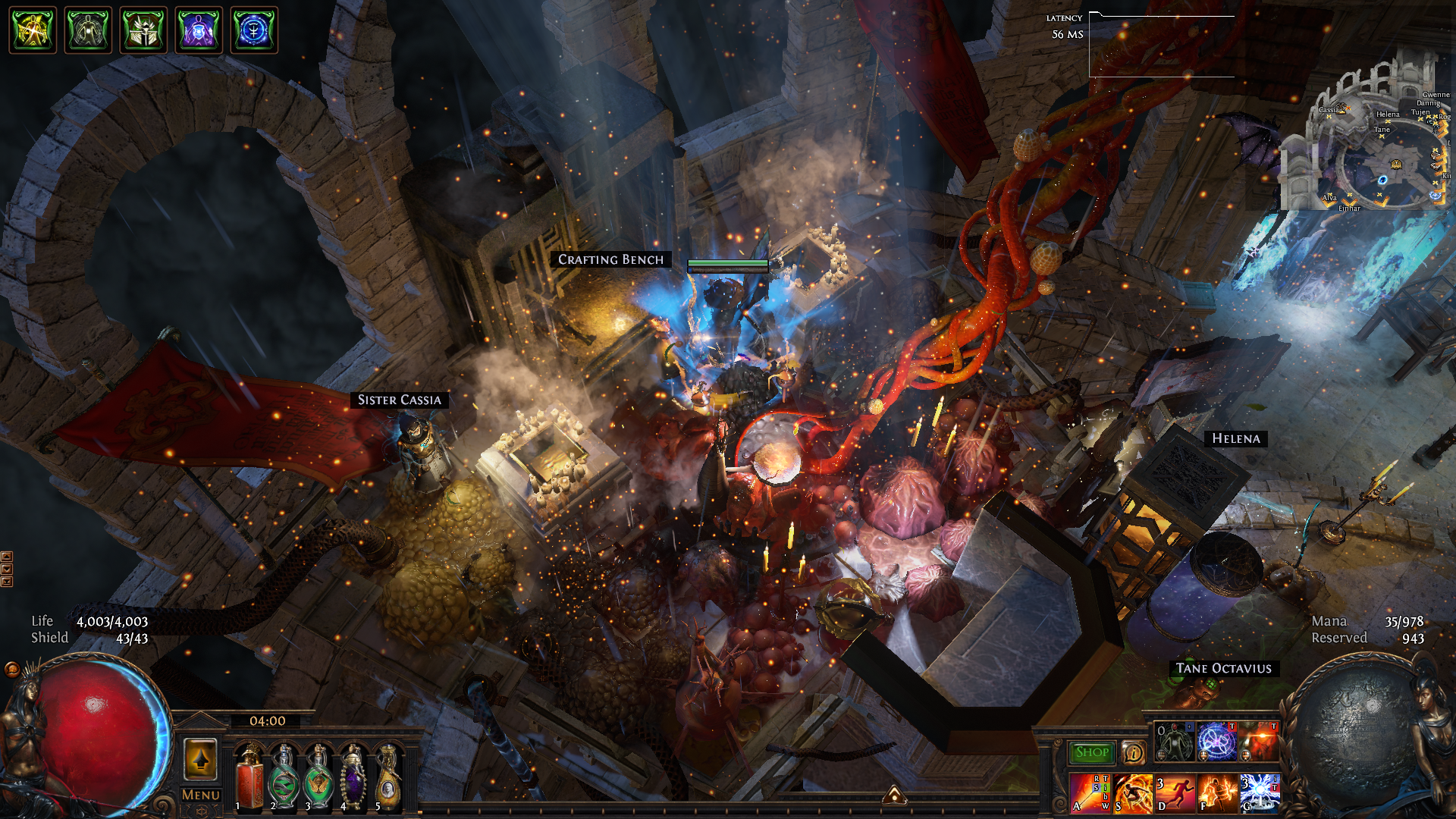Select the pale figure aura skill slot
The height and width of the screenshot is (819, 1456).
[x=1174, y=741]
